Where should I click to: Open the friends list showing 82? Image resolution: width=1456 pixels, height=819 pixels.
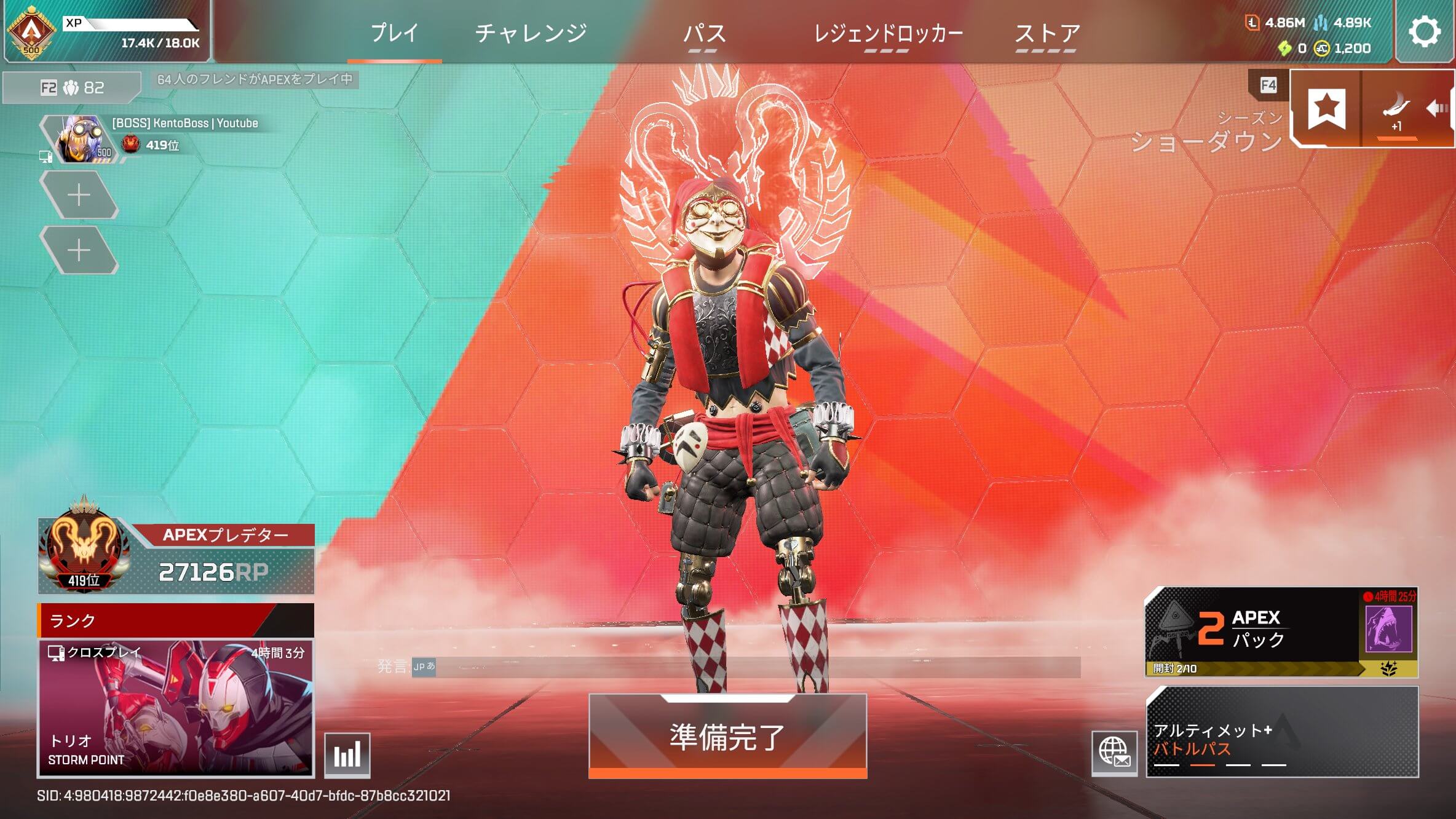[73, 88]
